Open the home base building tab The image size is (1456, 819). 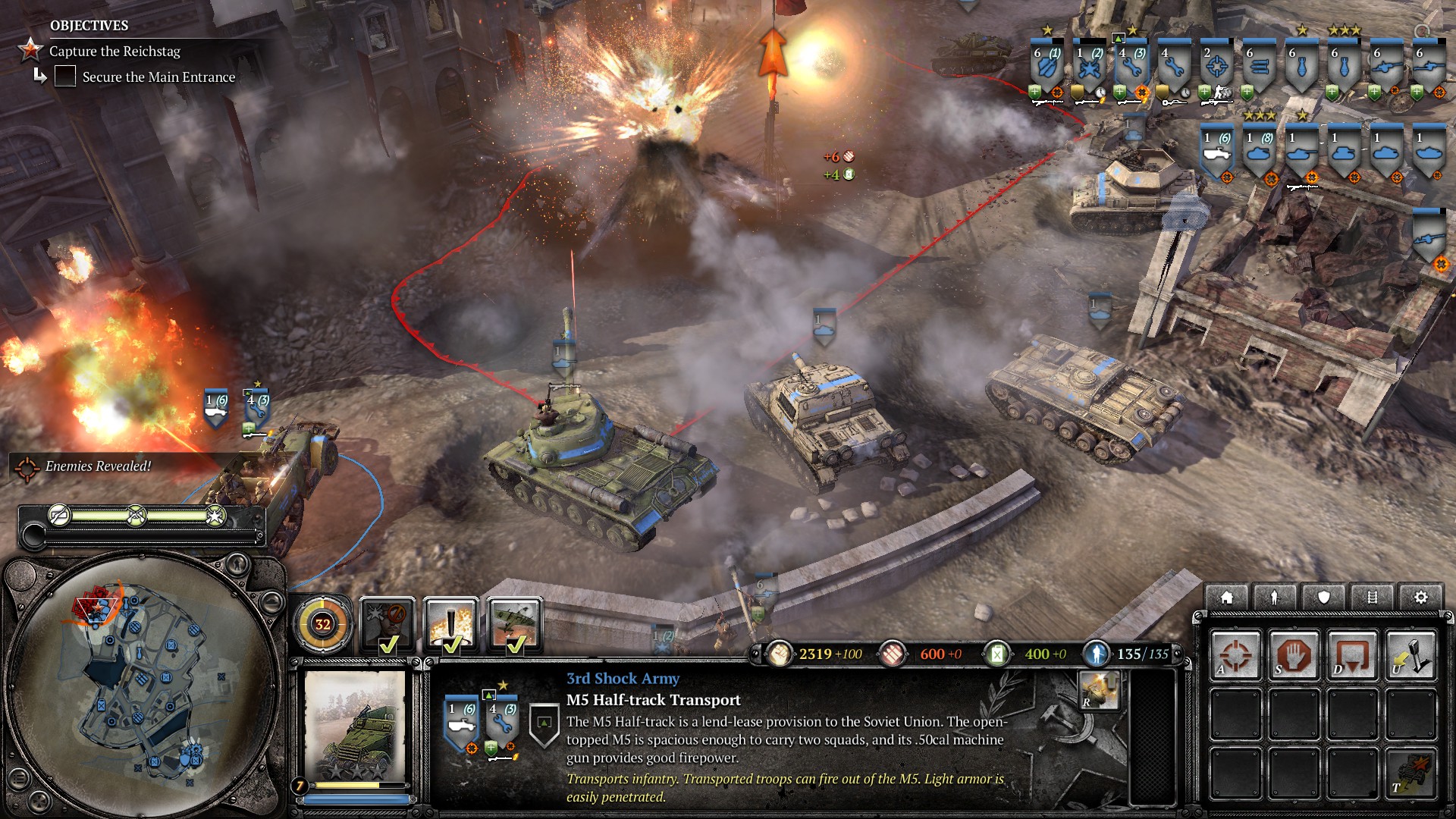point(1226,598)
